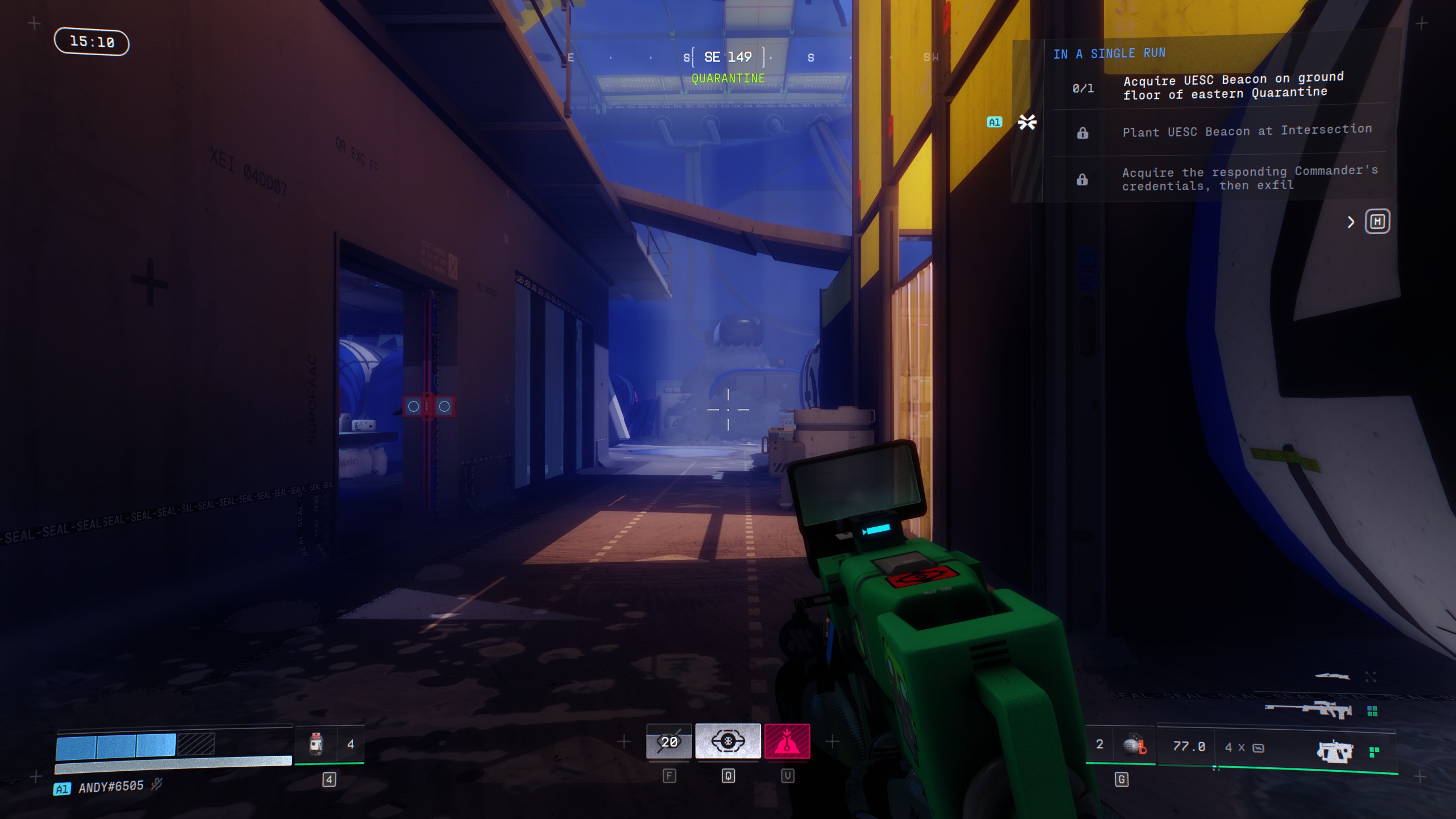1456x819 pixels.
Task: Toggle the locked state of 'Plant UESC Beacon' objective
Action: 1083,131
